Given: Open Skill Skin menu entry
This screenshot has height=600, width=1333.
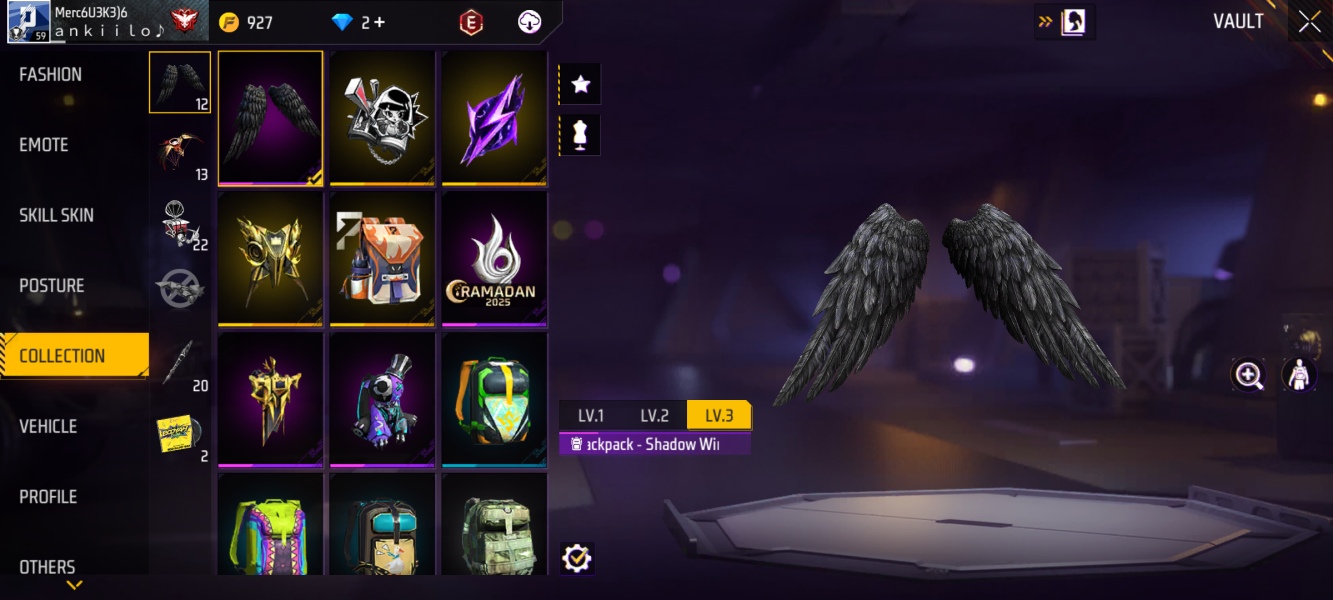Looking at the screenshot, I should point(57,215).
